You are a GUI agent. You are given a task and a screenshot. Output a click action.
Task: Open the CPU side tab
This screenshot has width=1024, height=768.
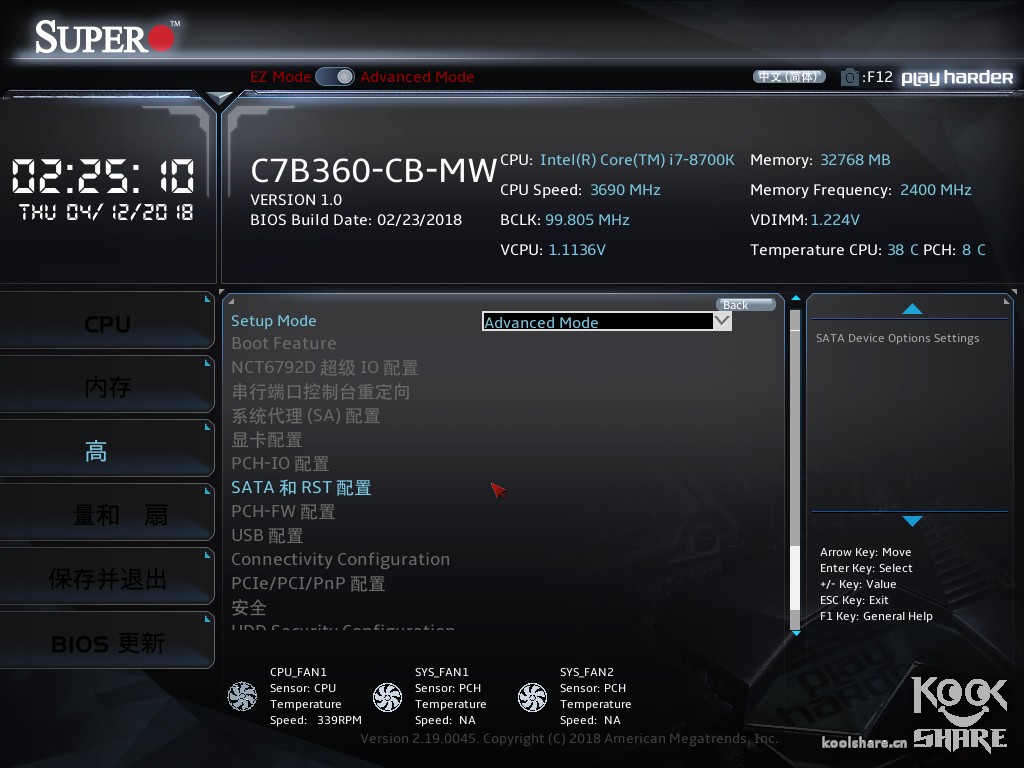point(107,324)
